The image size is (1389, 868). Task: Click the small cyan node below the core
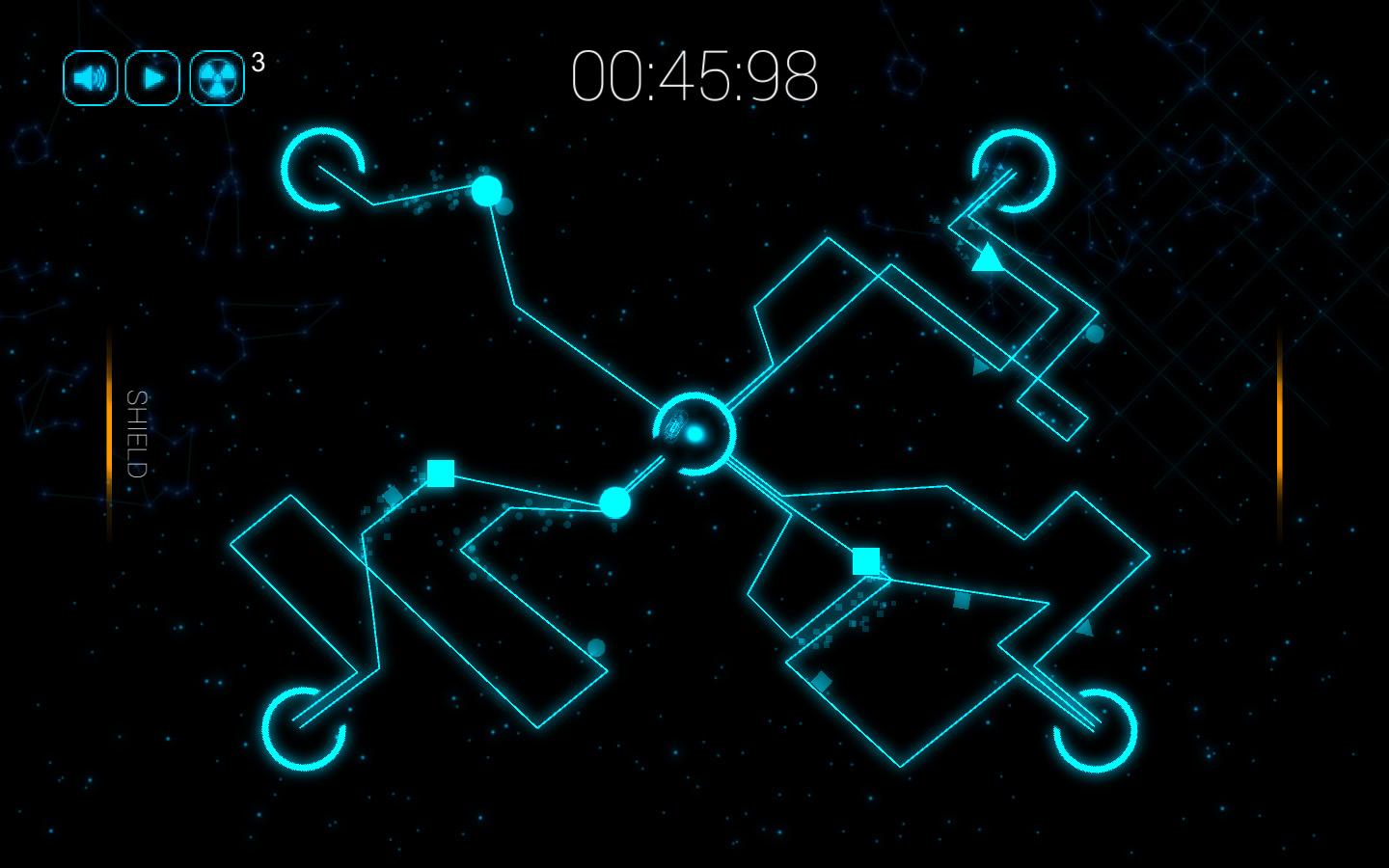[613, 502]
